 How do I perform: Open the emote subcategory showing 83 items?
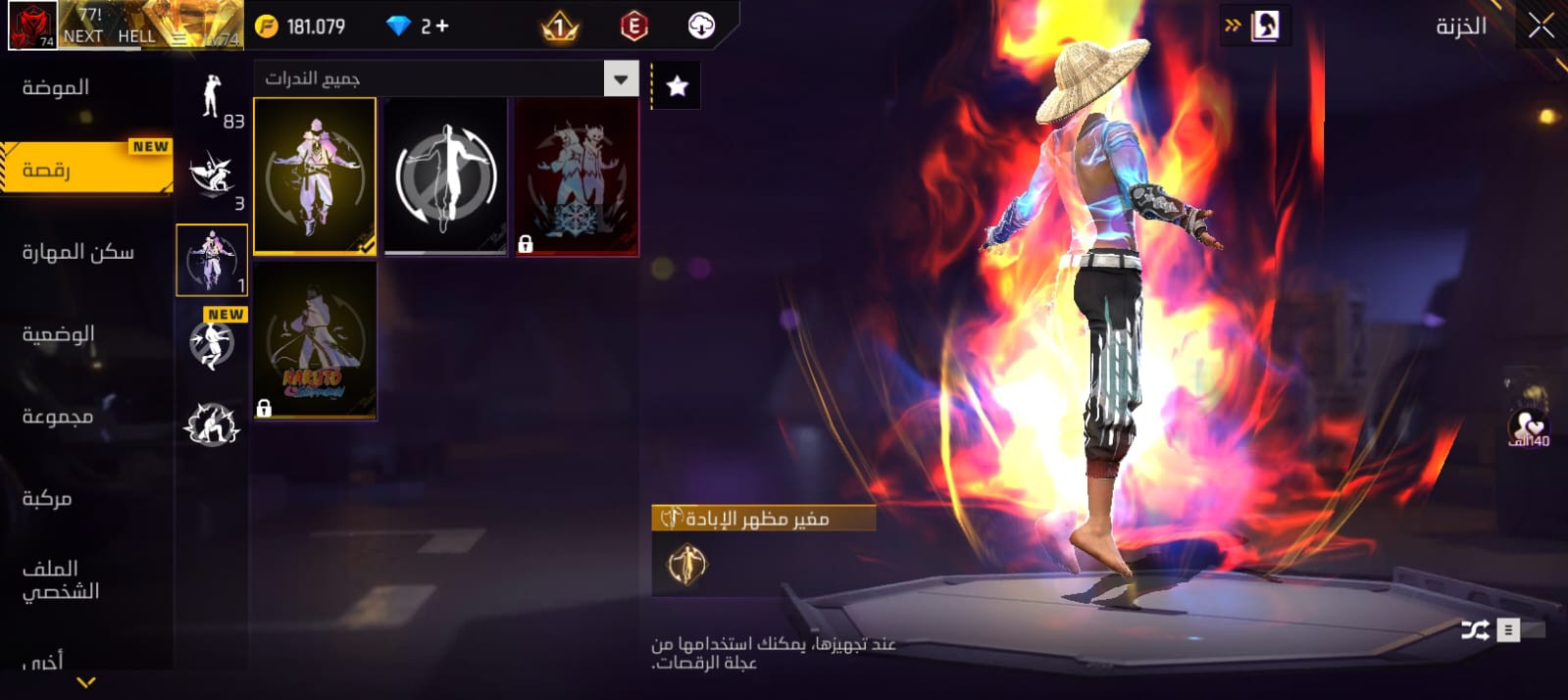[213, 98]
